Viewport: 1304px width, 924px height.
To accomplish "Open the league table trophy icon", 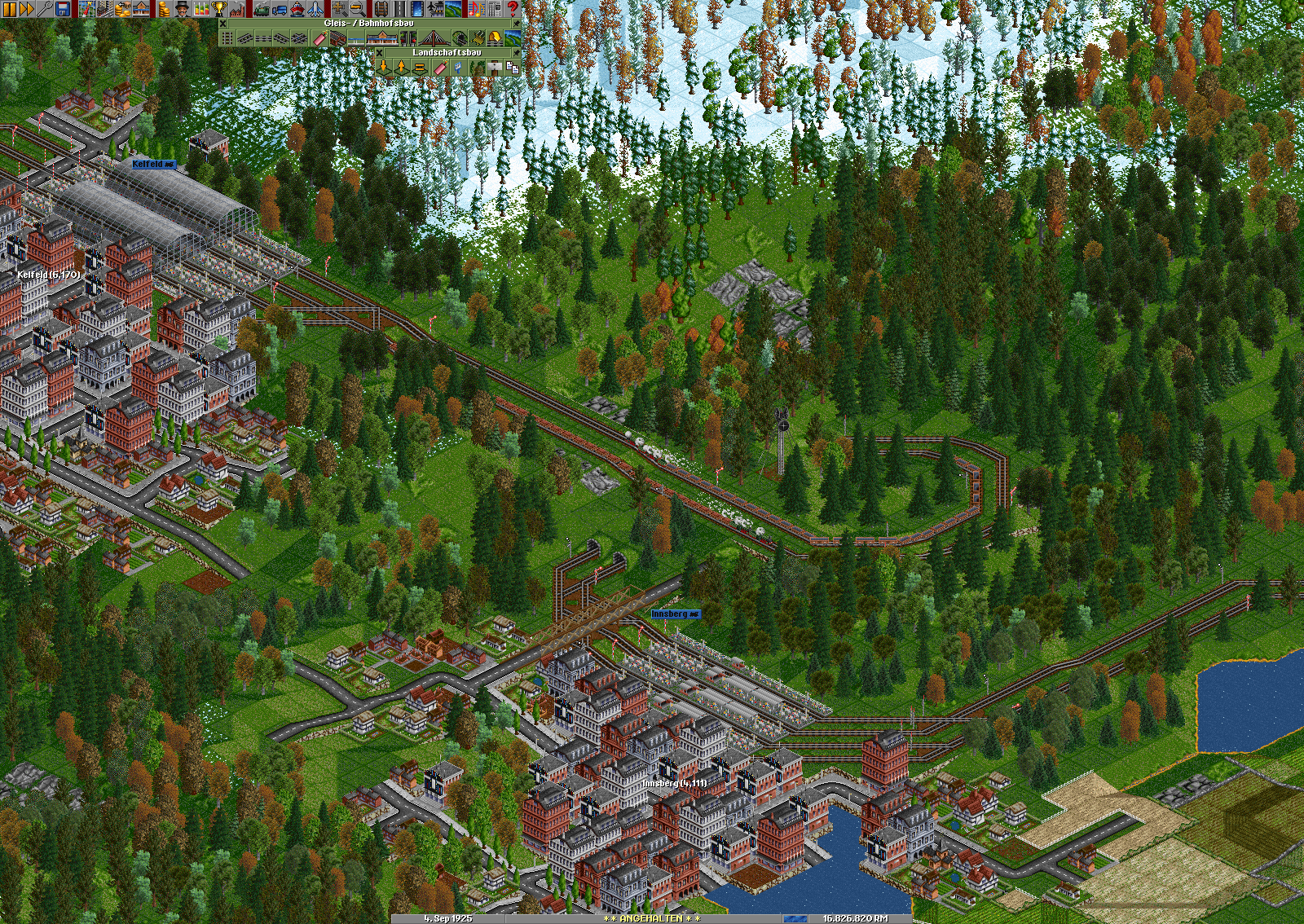I will pyautogui.click(x=218, y=9).
